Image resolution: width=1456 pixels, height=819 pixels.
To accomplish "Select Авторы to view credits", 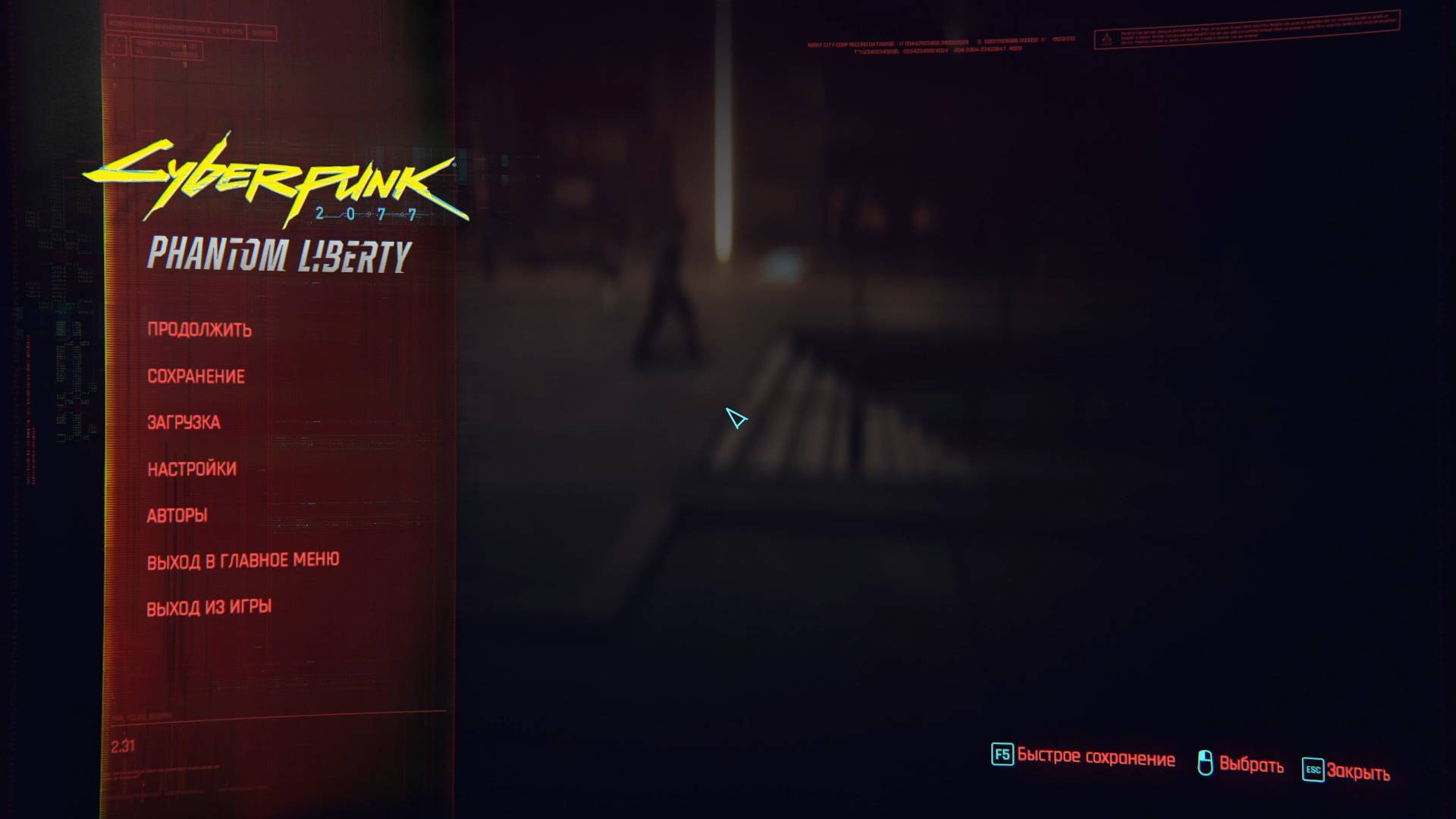I will 177,515.
